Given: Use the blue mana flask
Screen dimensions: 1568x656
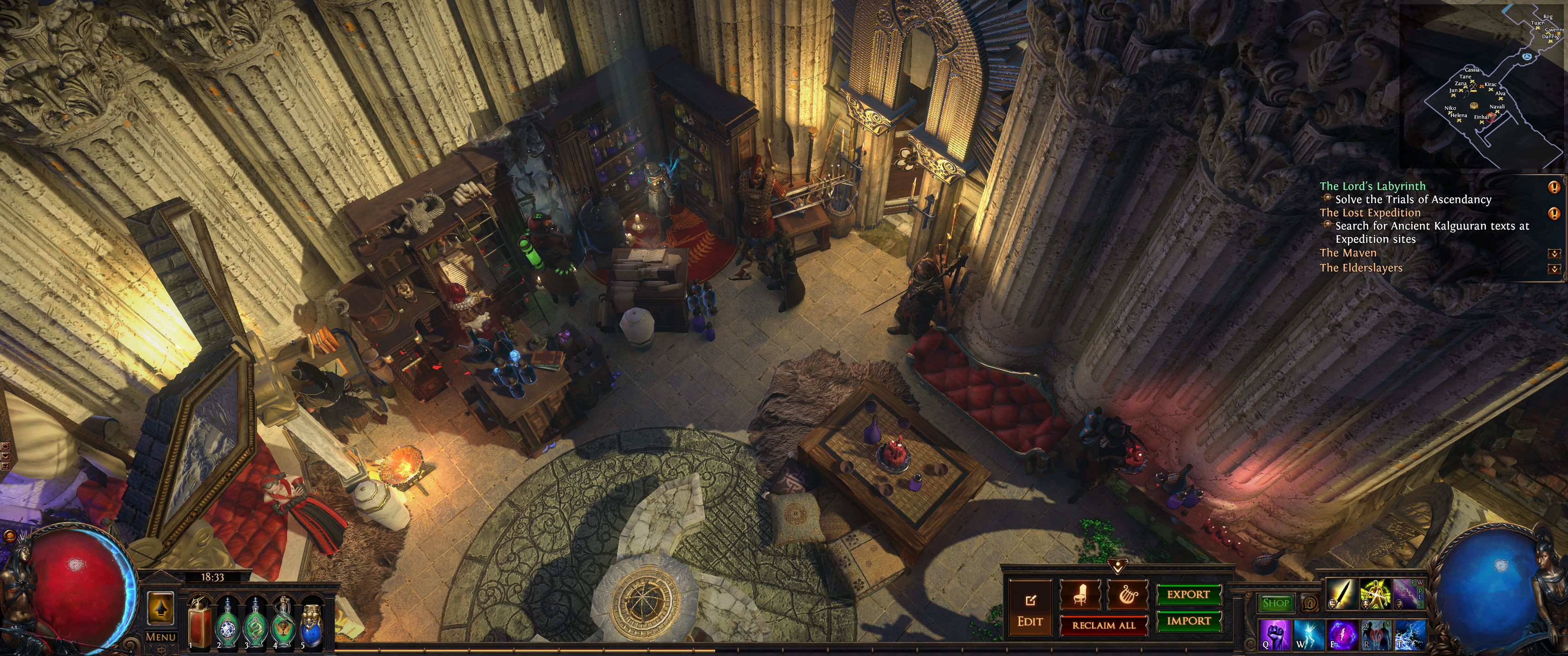Looking at the screenshot, I should pyautogui.click(x=312, y=625).
